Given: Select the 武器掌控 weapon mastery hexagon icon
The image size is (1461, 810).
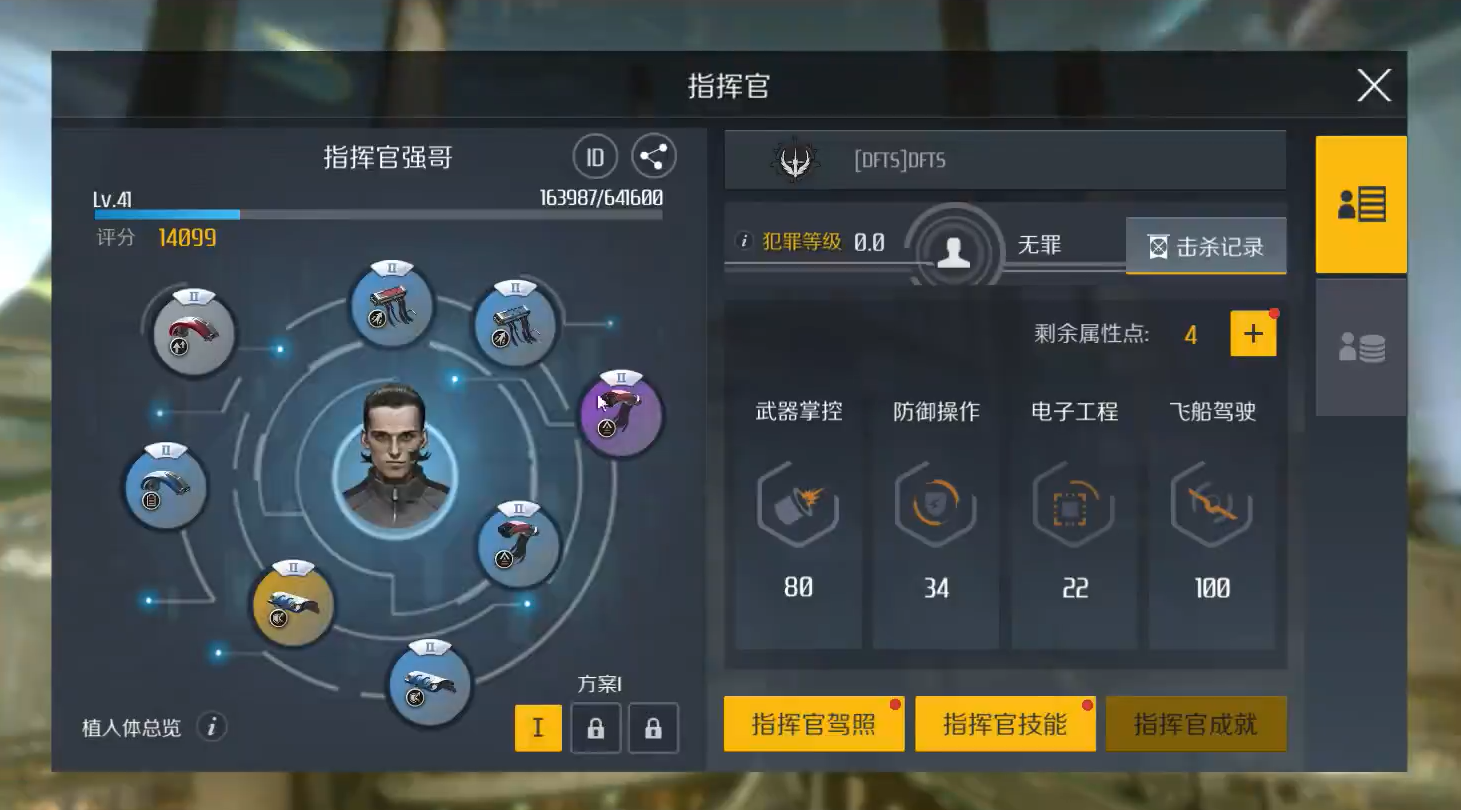Looking at the screenshot, I should pos(796,506).
